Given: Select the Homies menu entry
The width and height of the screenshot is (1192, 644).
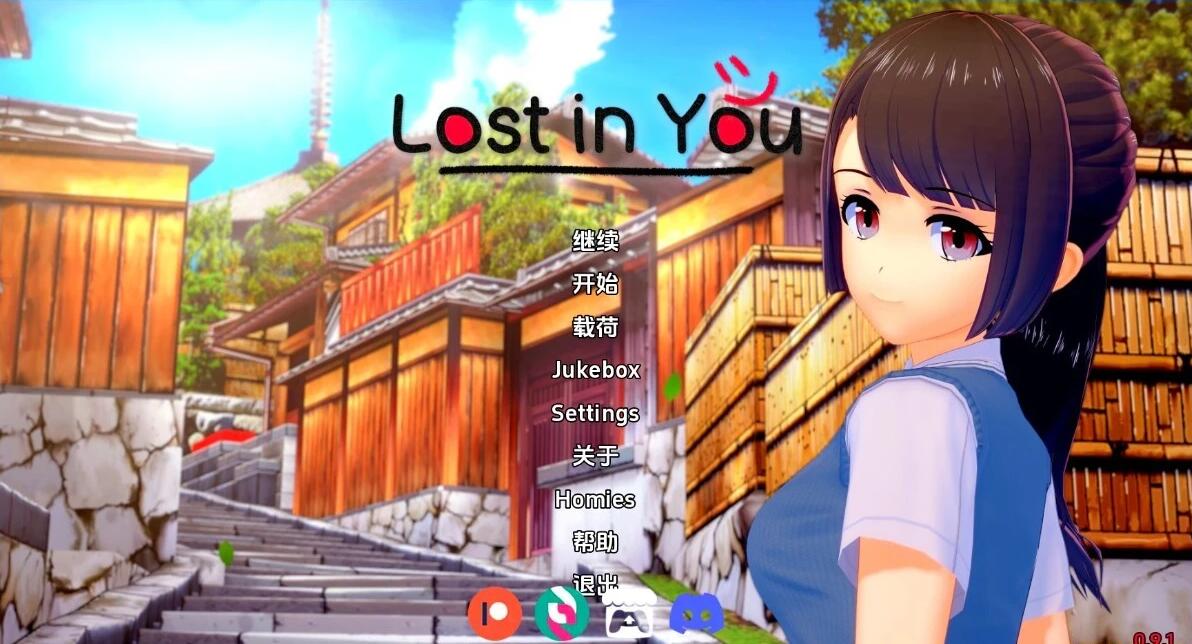Looking at the screenshot, I should [x=595, y=499].
